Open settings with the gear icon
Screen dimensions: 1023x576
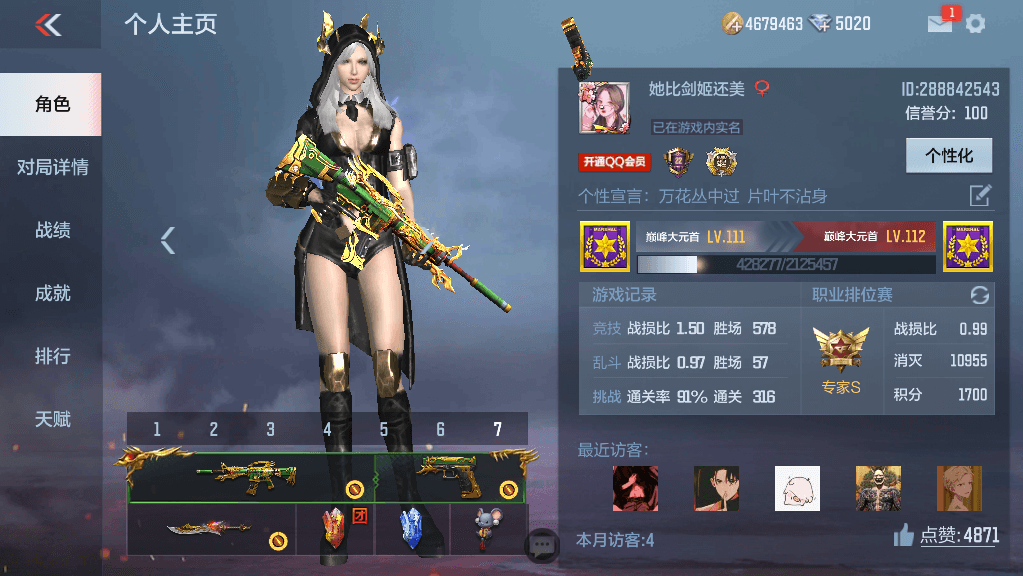pos(975,24)
